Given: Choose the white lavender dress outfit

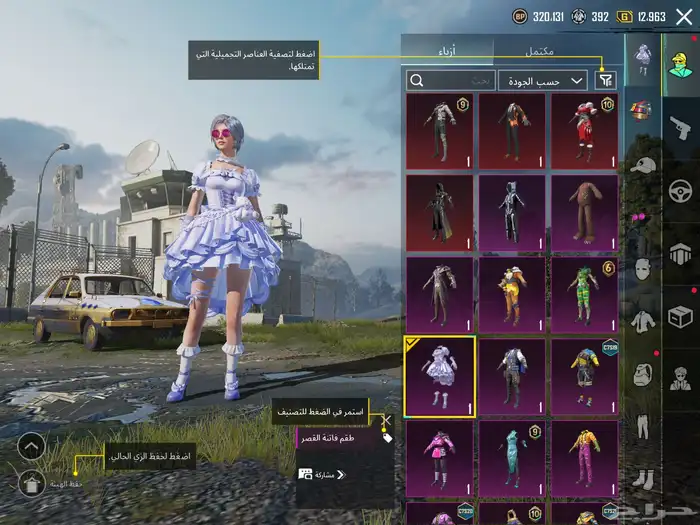Looking at the screenshot, I should pyautogui.click(x=440, y=376).
